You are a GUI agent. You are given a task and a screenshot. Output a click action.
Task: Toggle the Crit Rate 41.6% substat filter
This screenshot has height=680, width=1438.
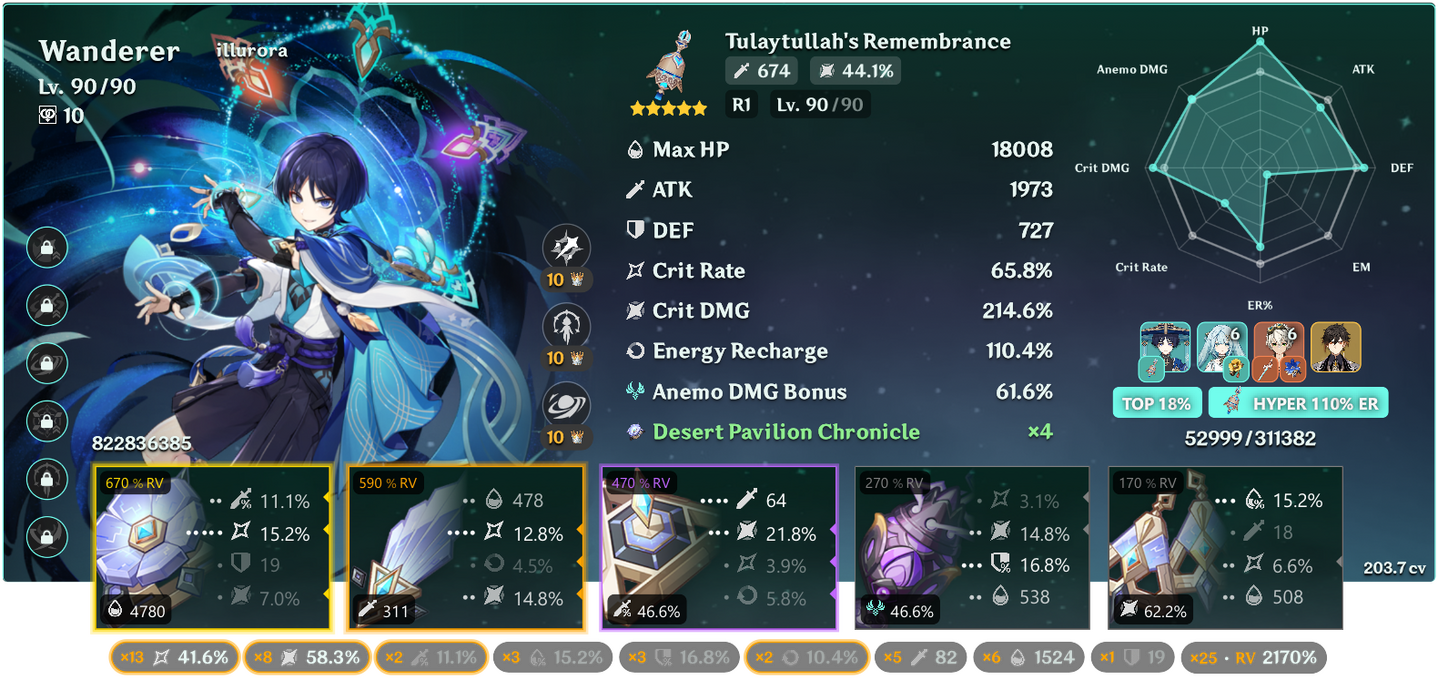pos(175,657)
